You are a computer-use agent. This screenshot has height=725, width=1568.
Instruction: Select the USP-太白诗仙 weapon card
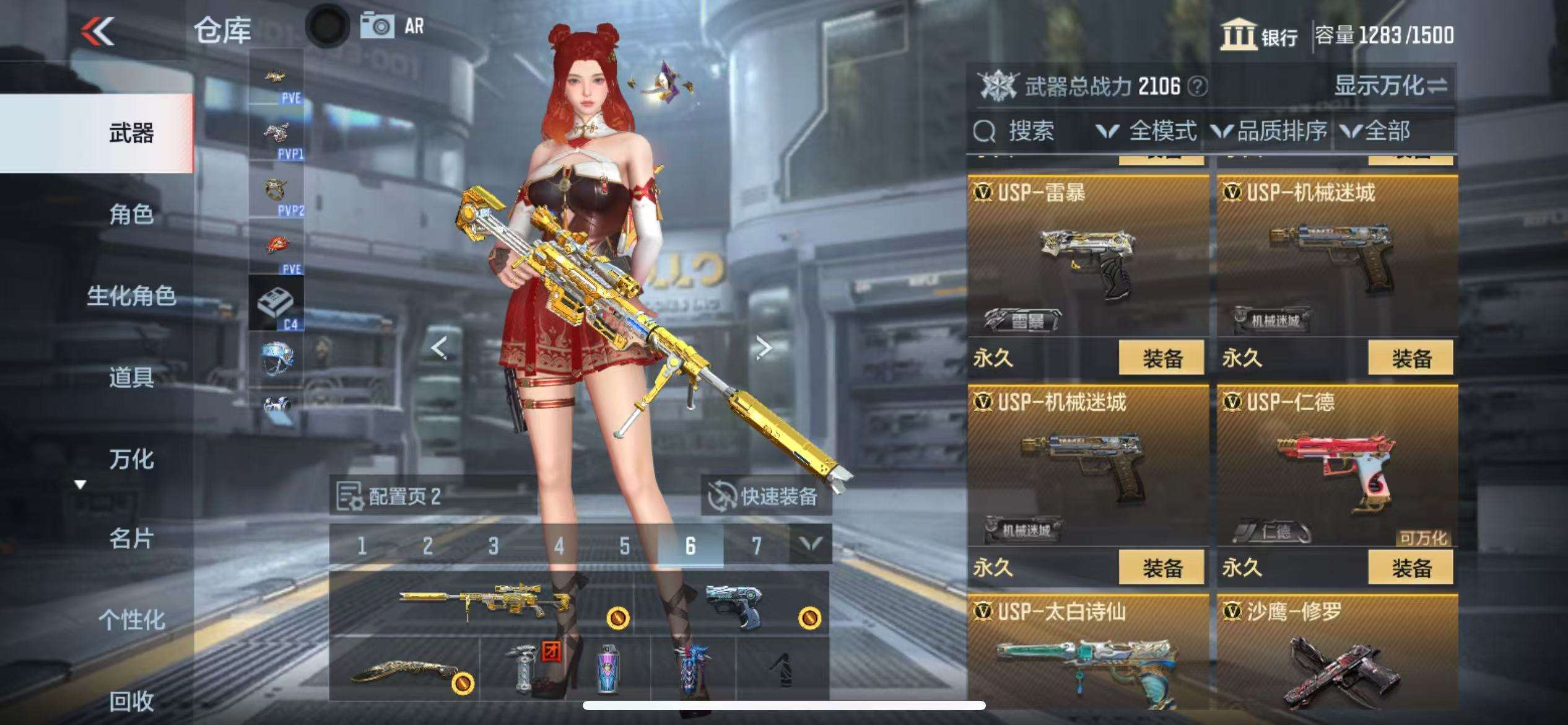pos(1087,657)
